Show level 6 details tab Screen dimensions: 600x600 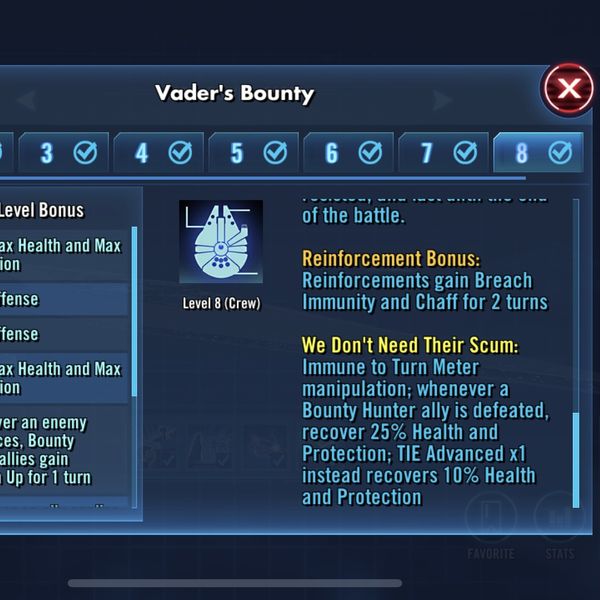point(348,153)
